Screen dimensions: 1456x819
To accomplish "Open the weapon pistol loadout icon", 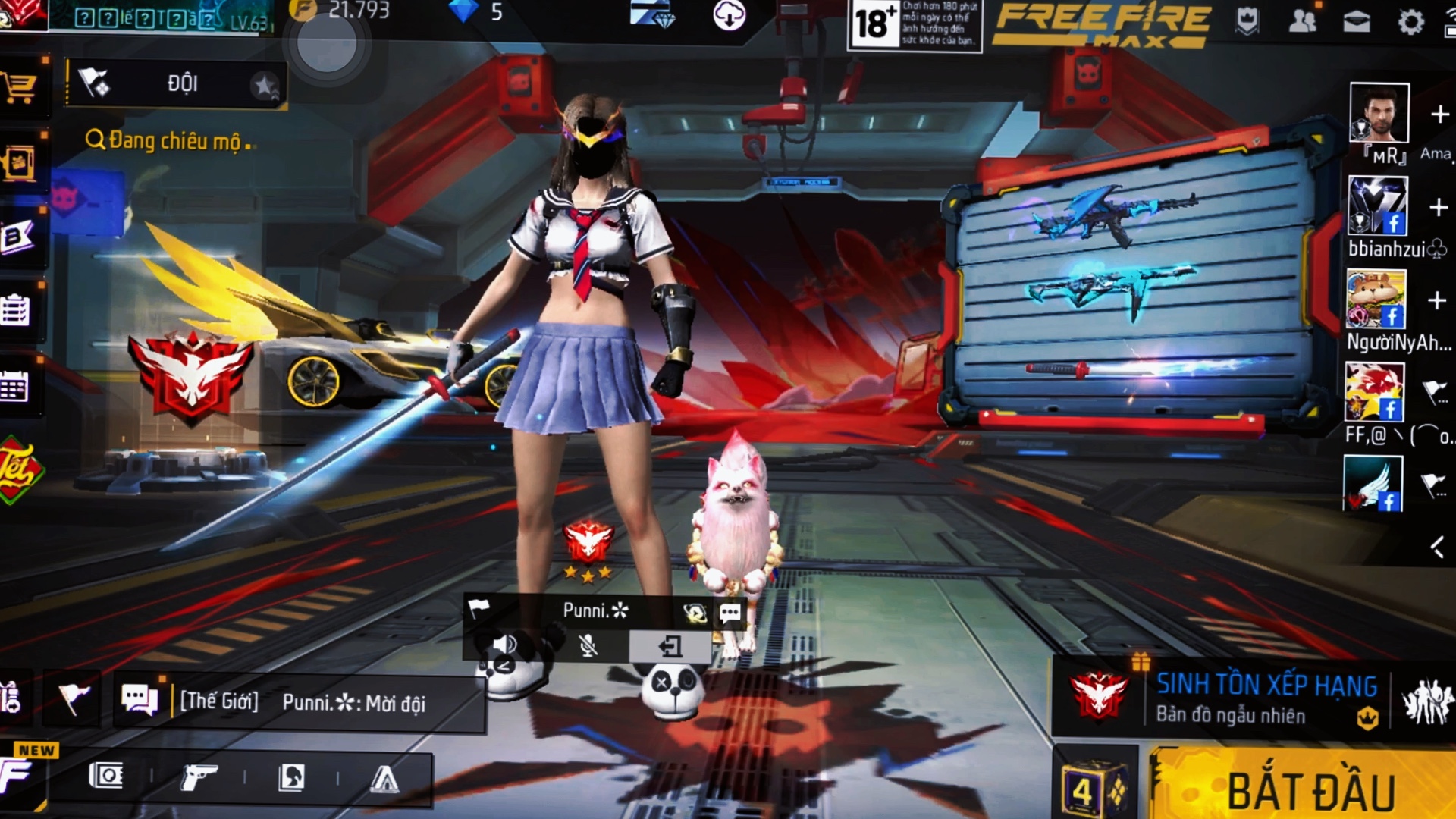I will point(199,777).
